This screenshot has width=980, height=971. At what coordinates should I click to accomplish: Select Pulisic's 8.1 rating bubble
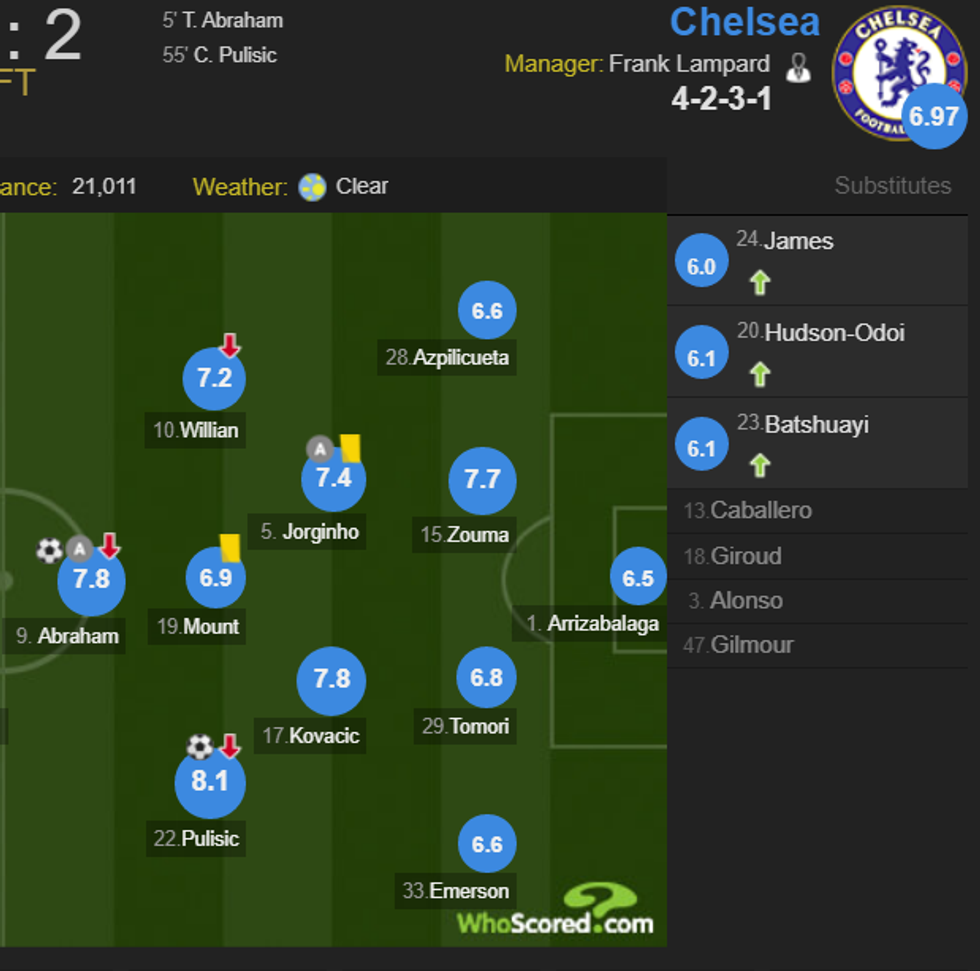[210, 781]
